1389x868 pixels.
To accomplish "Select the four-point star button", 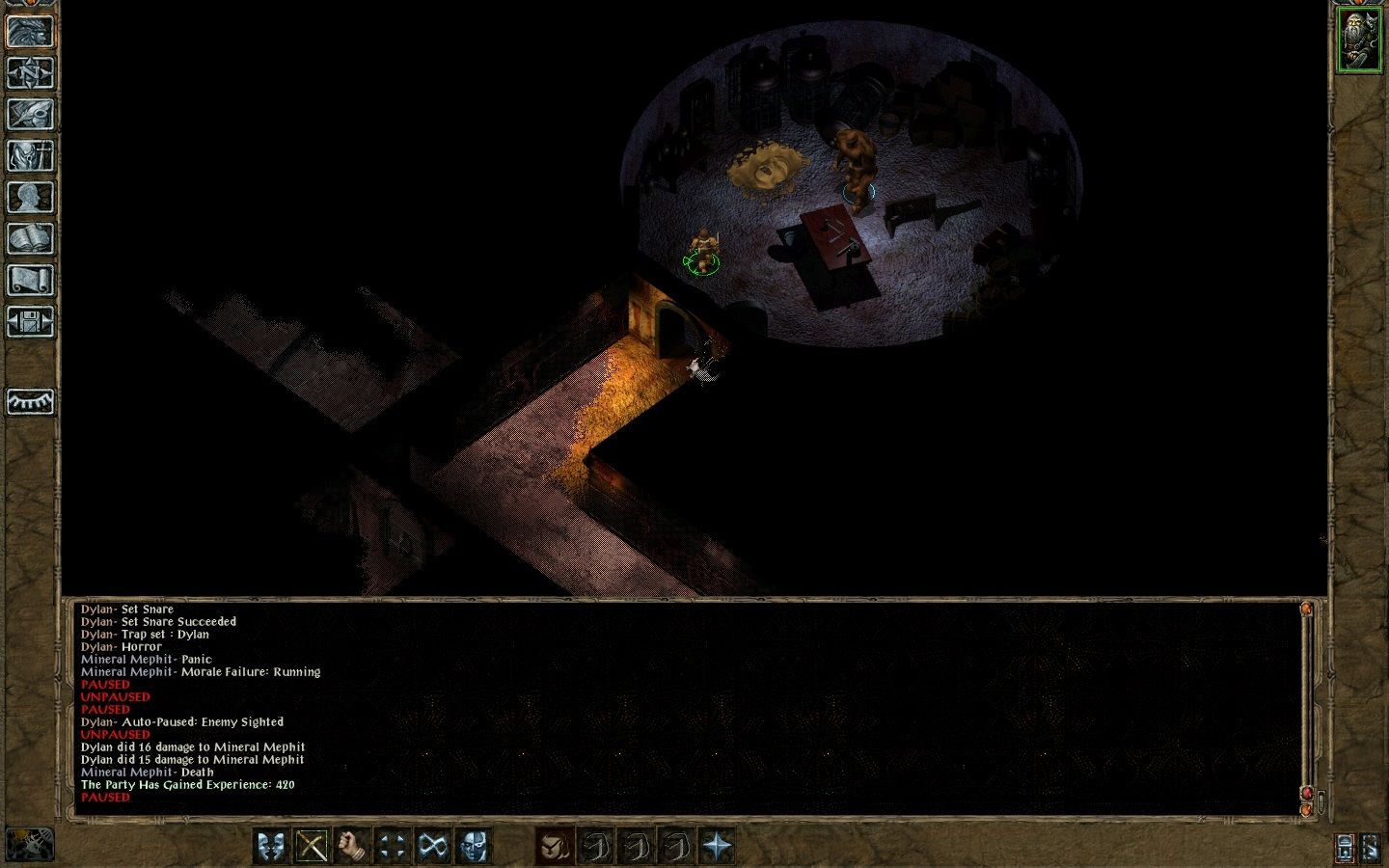I will [x=717, y=847].
